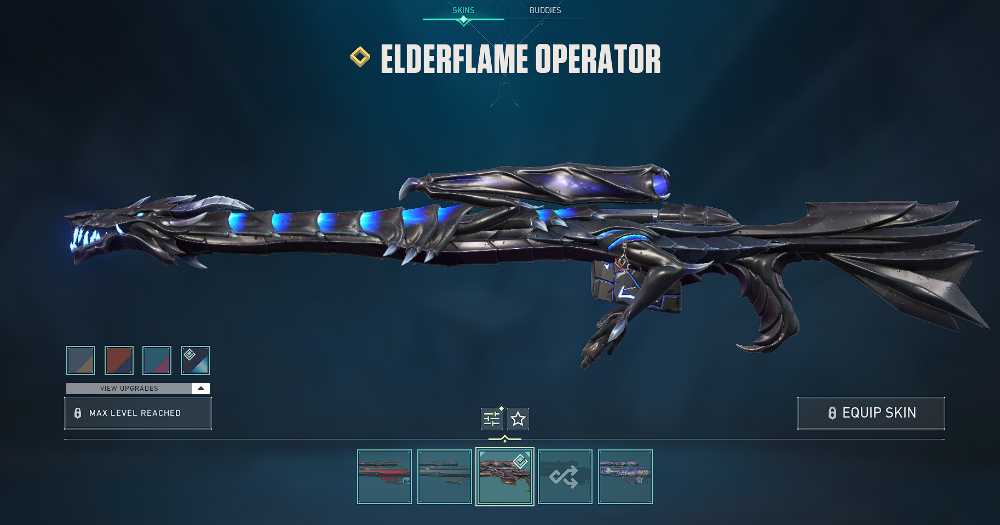Select the red Operator skin thumbnail

(x=384, y=476)
